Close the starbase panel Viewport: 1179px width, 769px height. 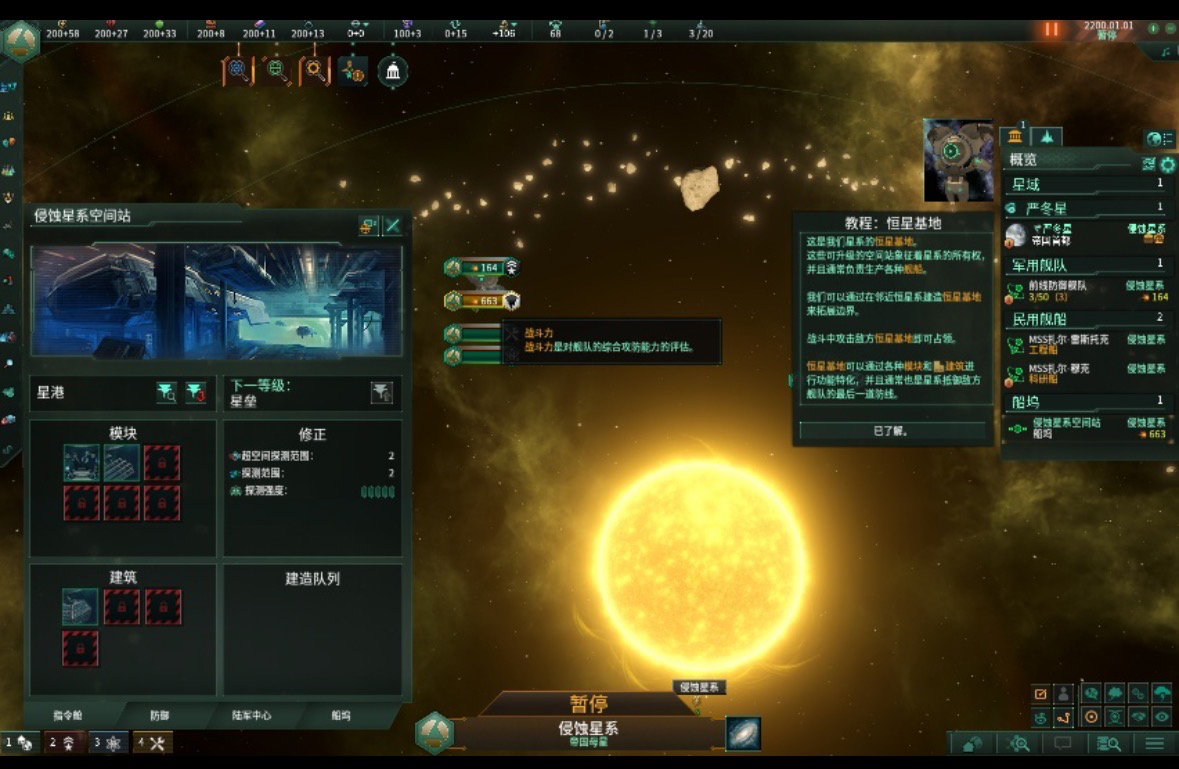point(393,226)
